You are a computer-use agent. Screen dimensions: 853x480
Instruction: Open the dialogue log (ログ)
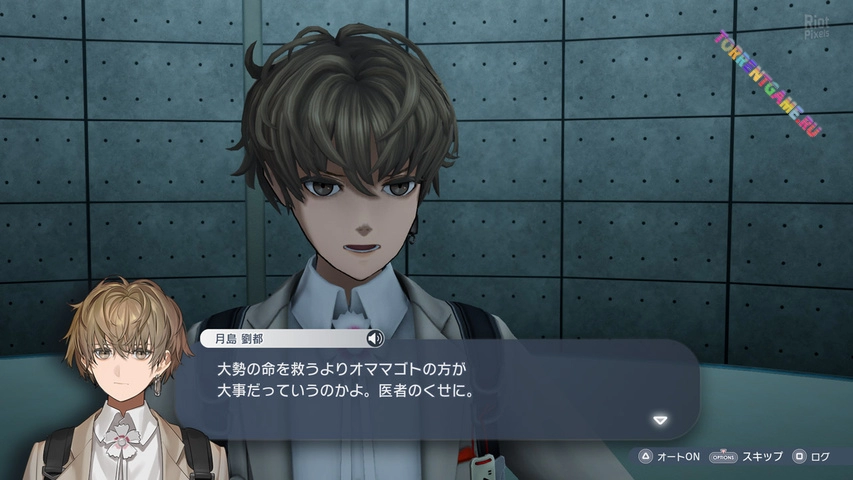(x=811, y=457)
